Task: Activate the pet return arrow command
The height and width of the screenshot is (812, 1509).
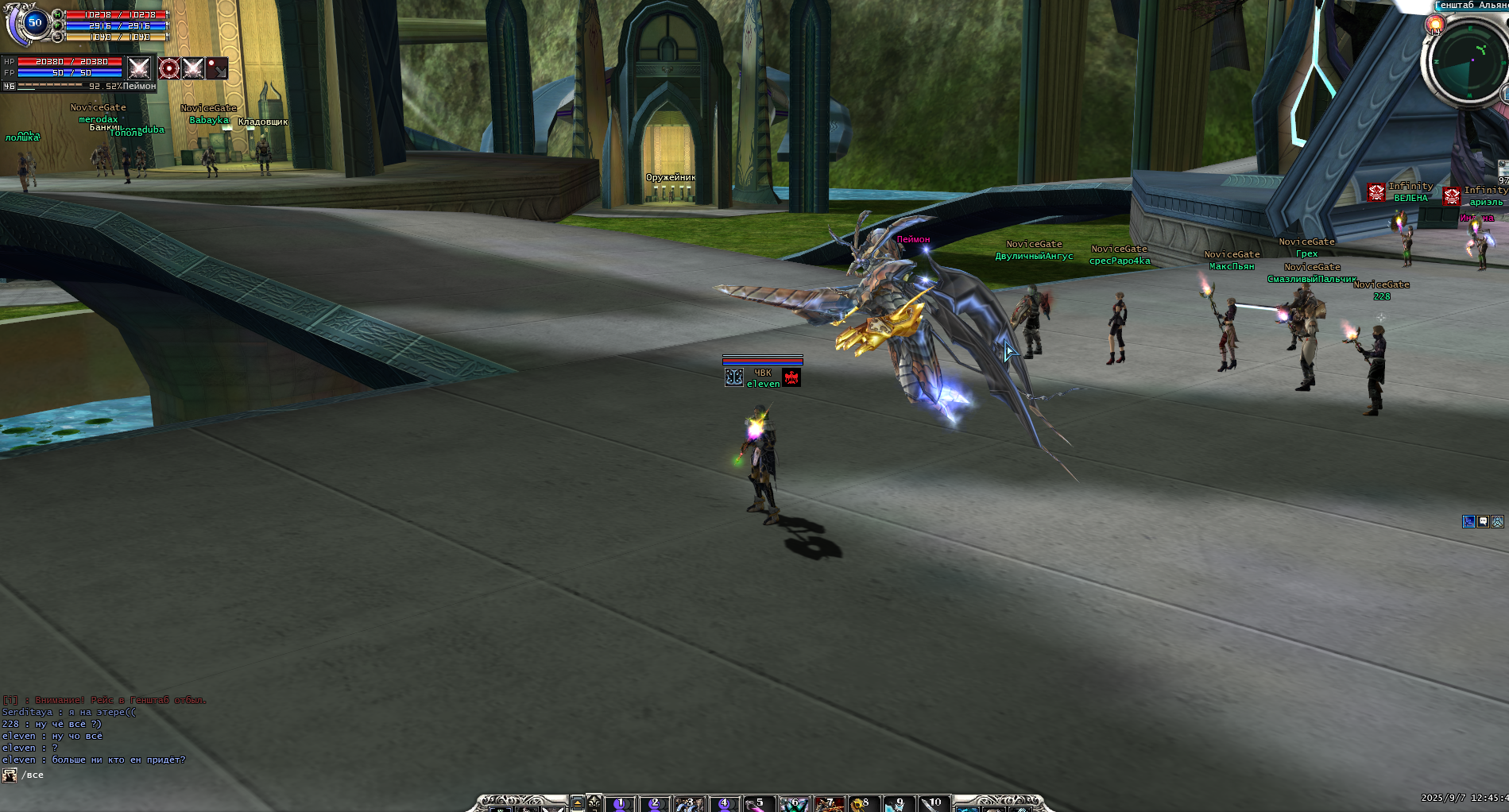Action: [x=217, y=68]
